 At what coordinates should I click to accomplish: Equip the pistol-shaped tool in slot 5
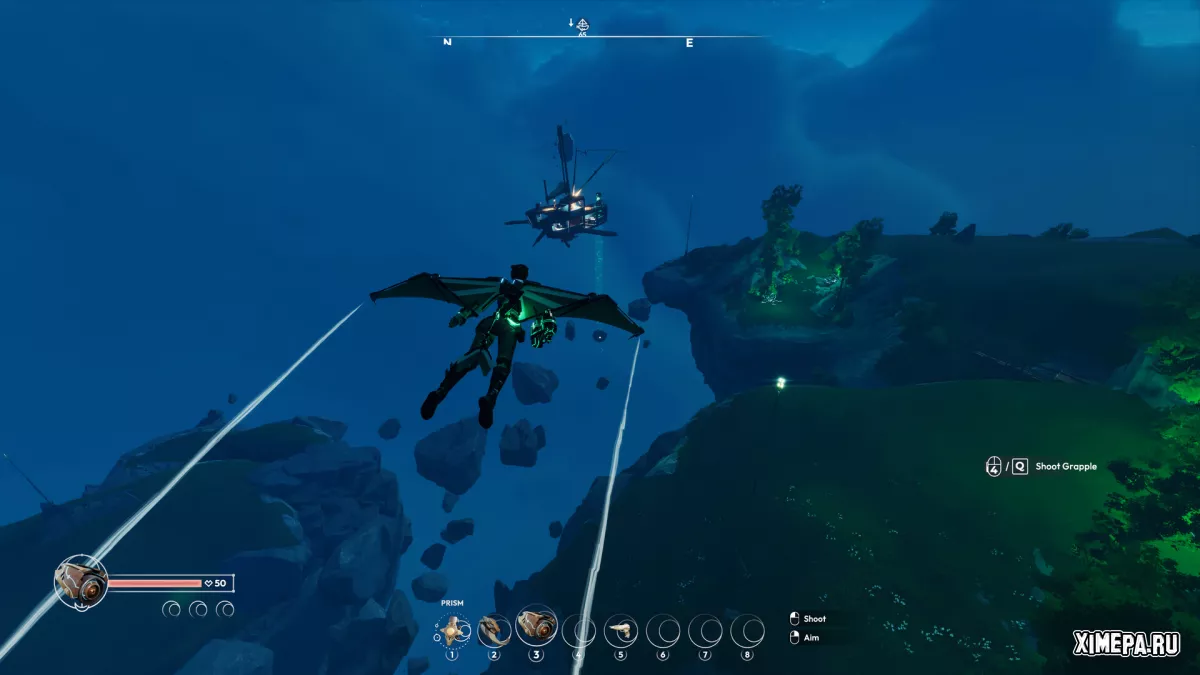(x=621, y=630)
